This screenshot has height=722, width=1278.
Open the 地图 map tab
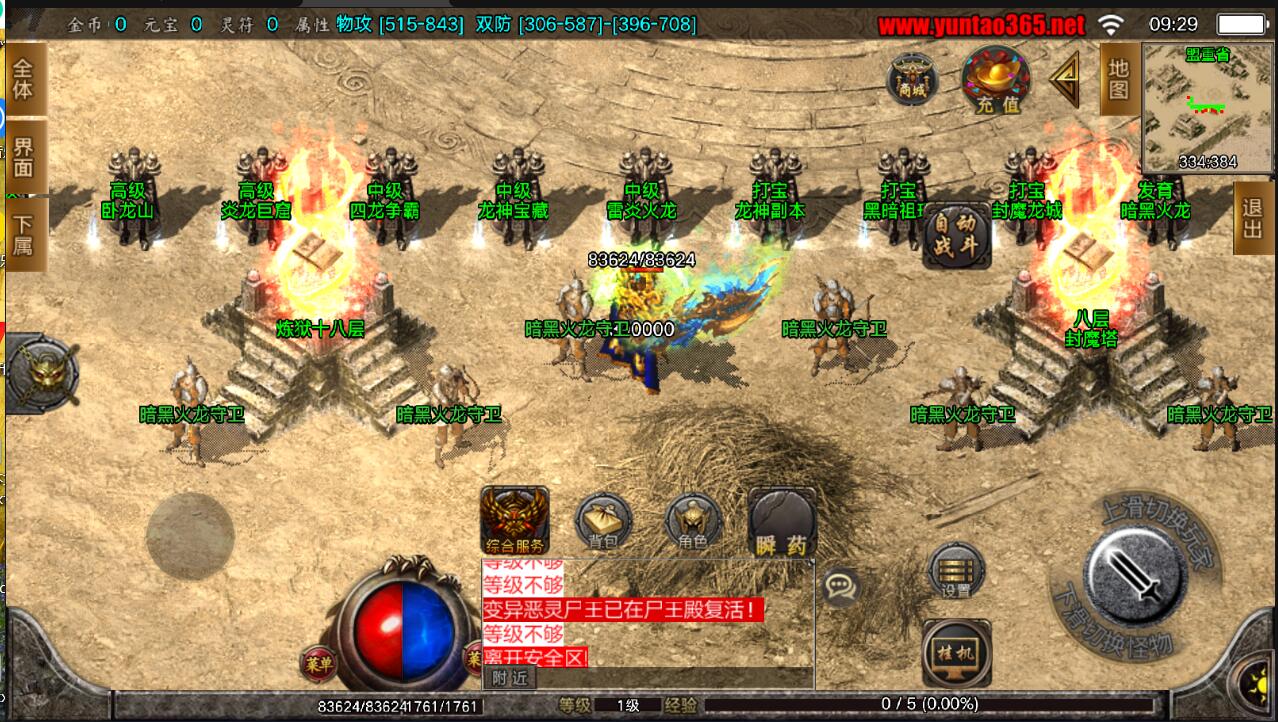pos(1118,79)
